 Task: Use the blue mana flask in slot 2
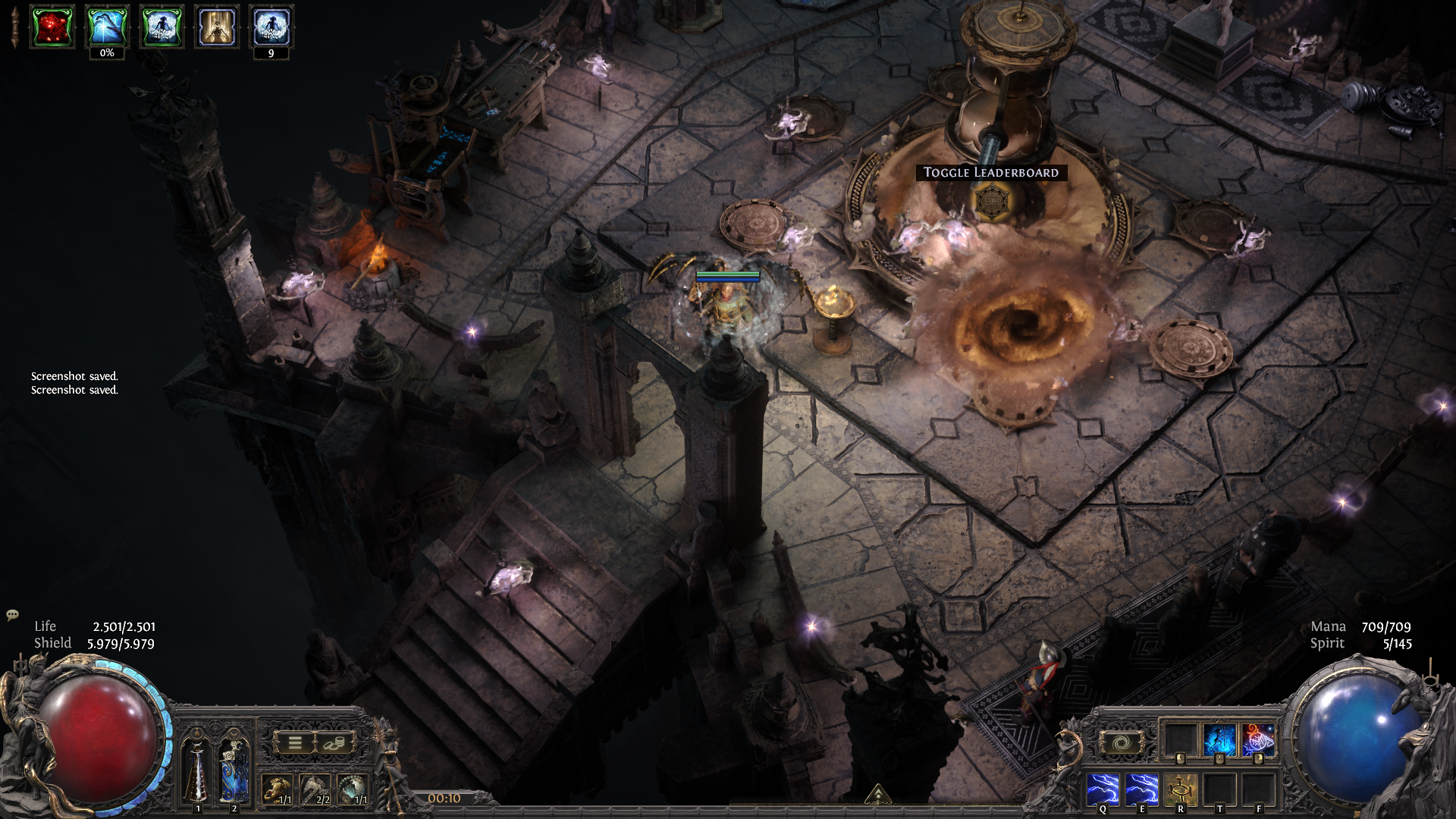point(234,767)
